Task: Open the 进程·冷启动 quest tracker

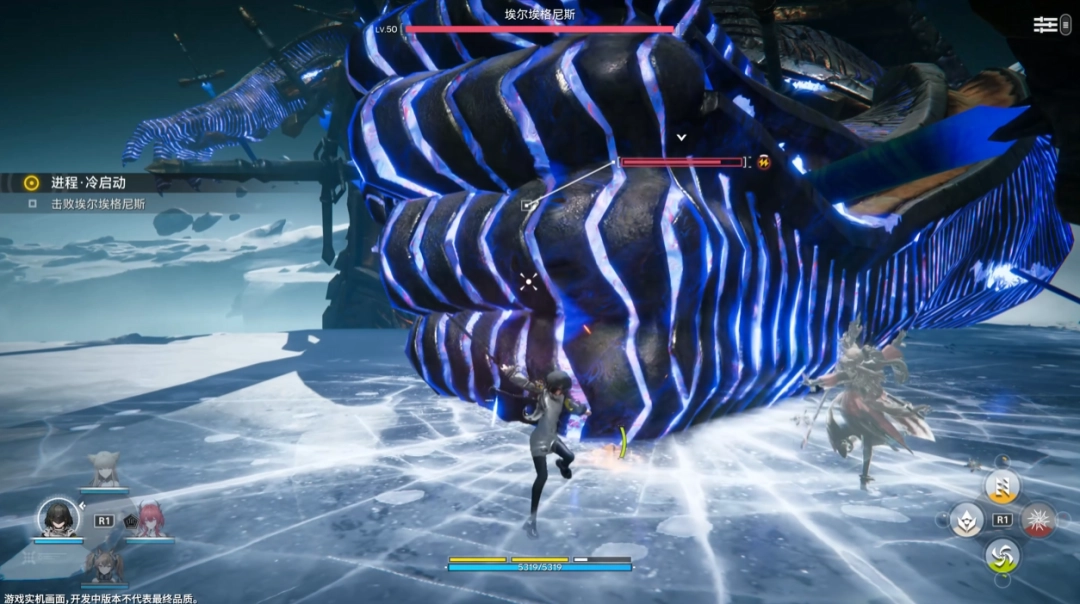Action: pos(90,183)
